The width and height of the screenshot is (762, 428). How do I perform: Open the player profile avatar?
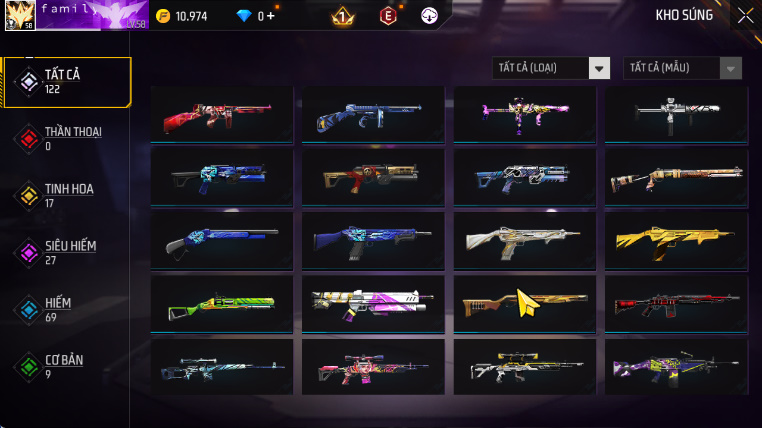[x=20, y=15]
